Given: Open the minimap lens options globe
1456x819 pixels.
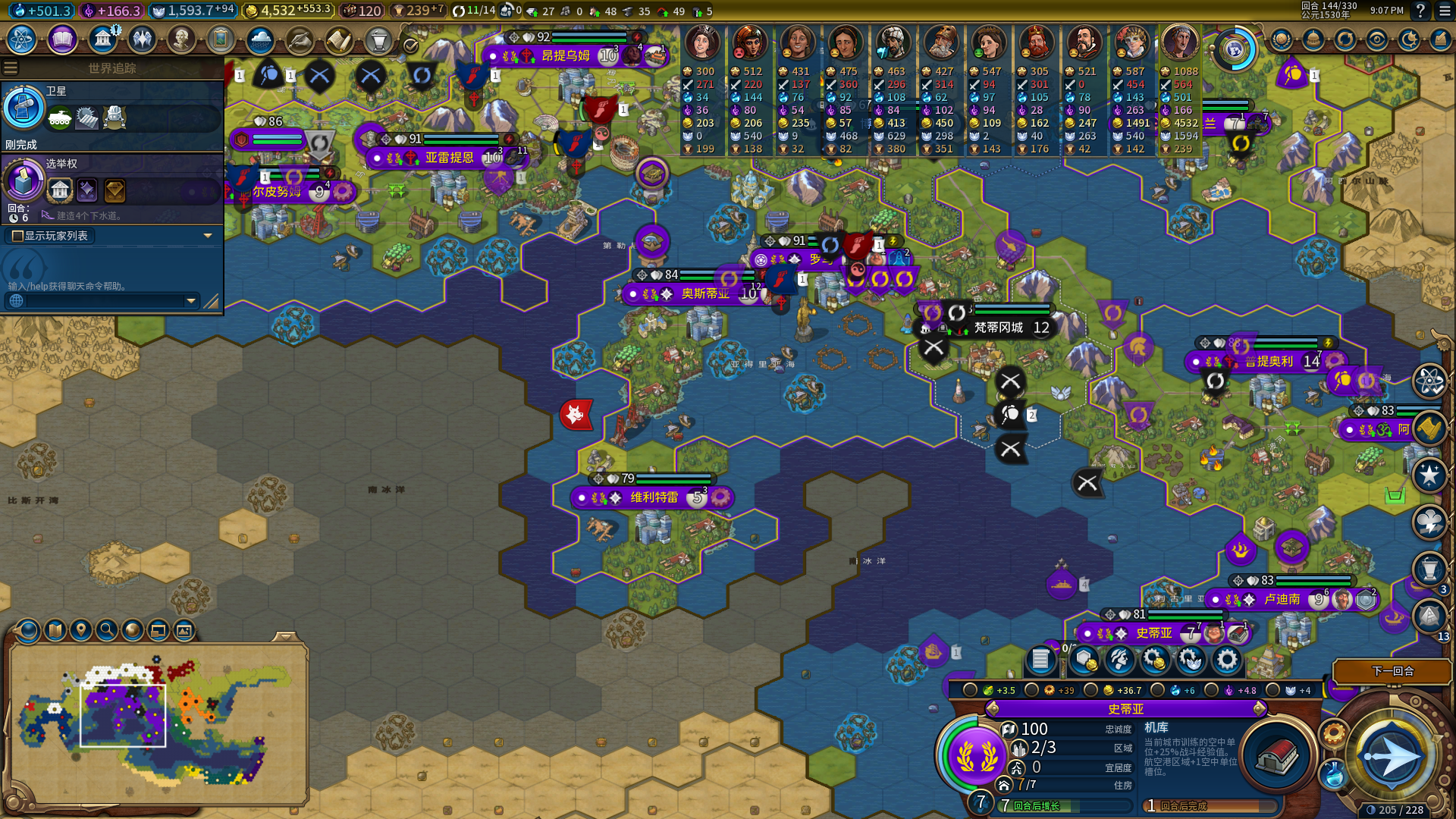Looking at the screenshot, I should 28,629.
